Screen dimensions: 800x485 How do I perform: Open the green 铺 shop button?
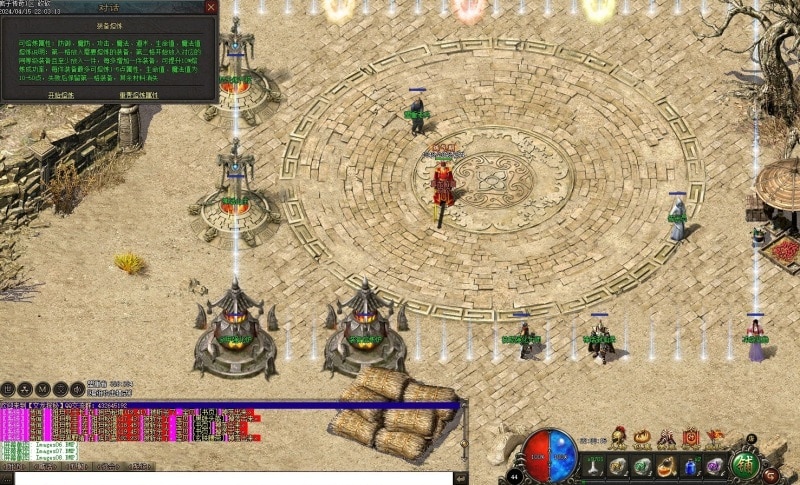pos(744,465)
